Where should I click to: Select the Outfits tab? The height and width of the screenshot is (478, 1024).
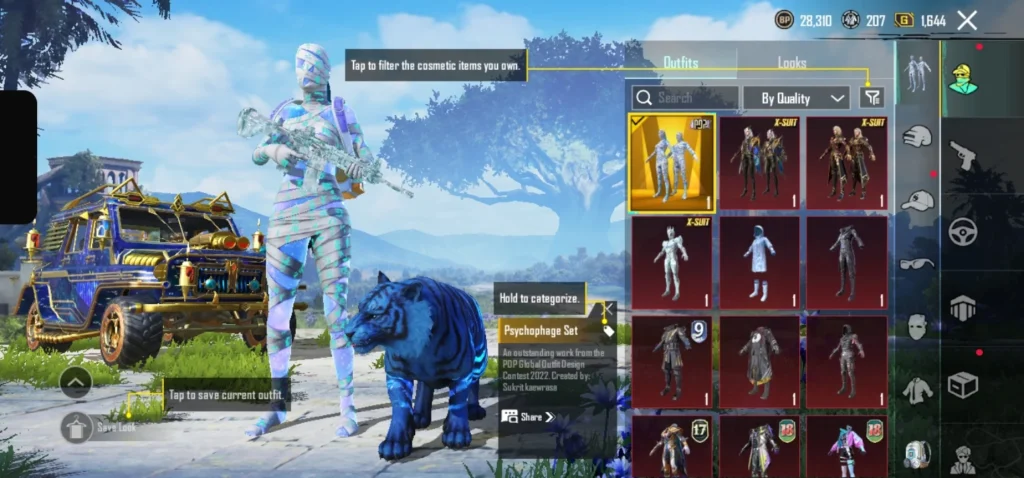681,63
